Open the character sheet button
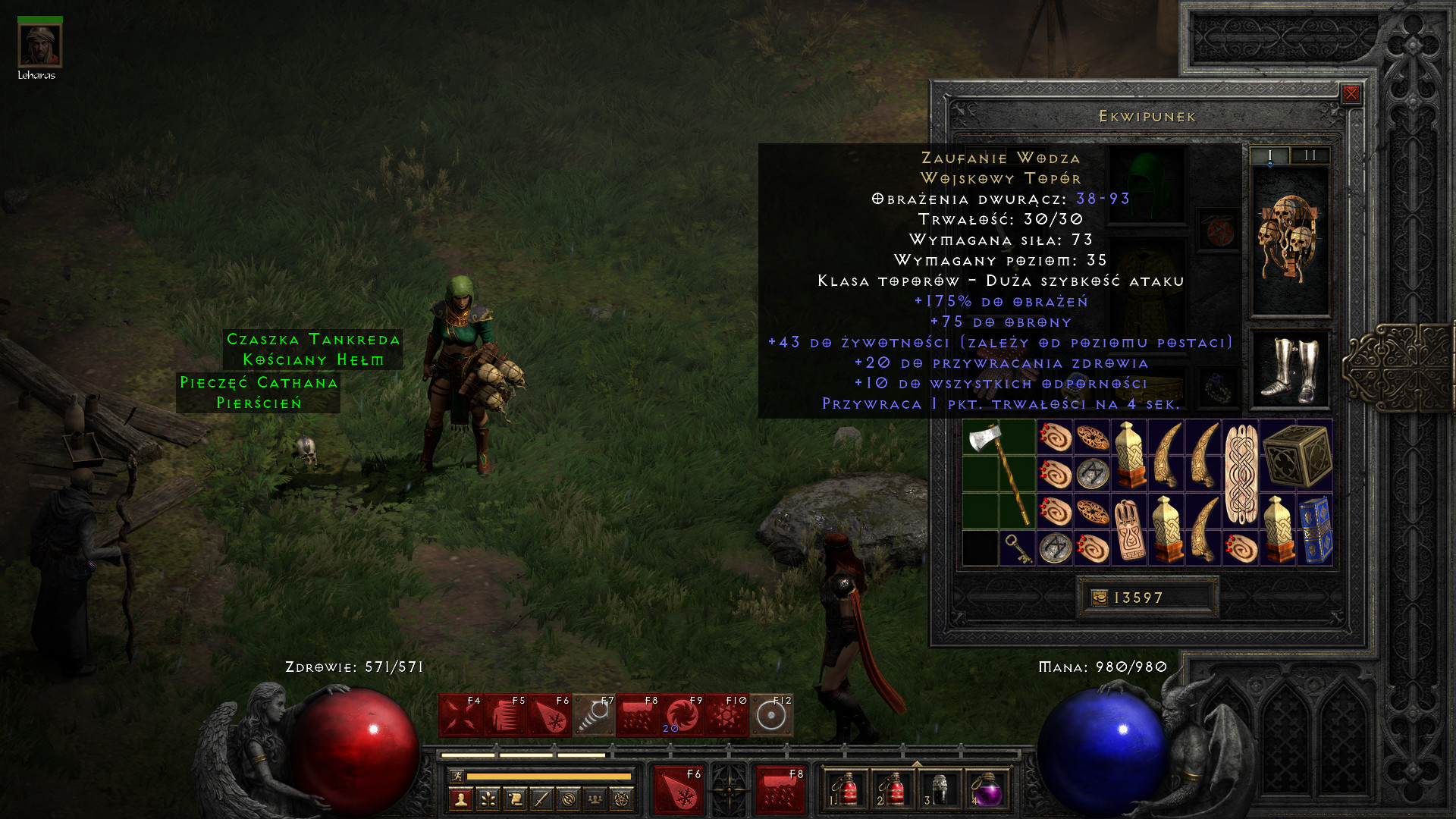Viewport: 1456px width, 819px height. coord(461,799)
